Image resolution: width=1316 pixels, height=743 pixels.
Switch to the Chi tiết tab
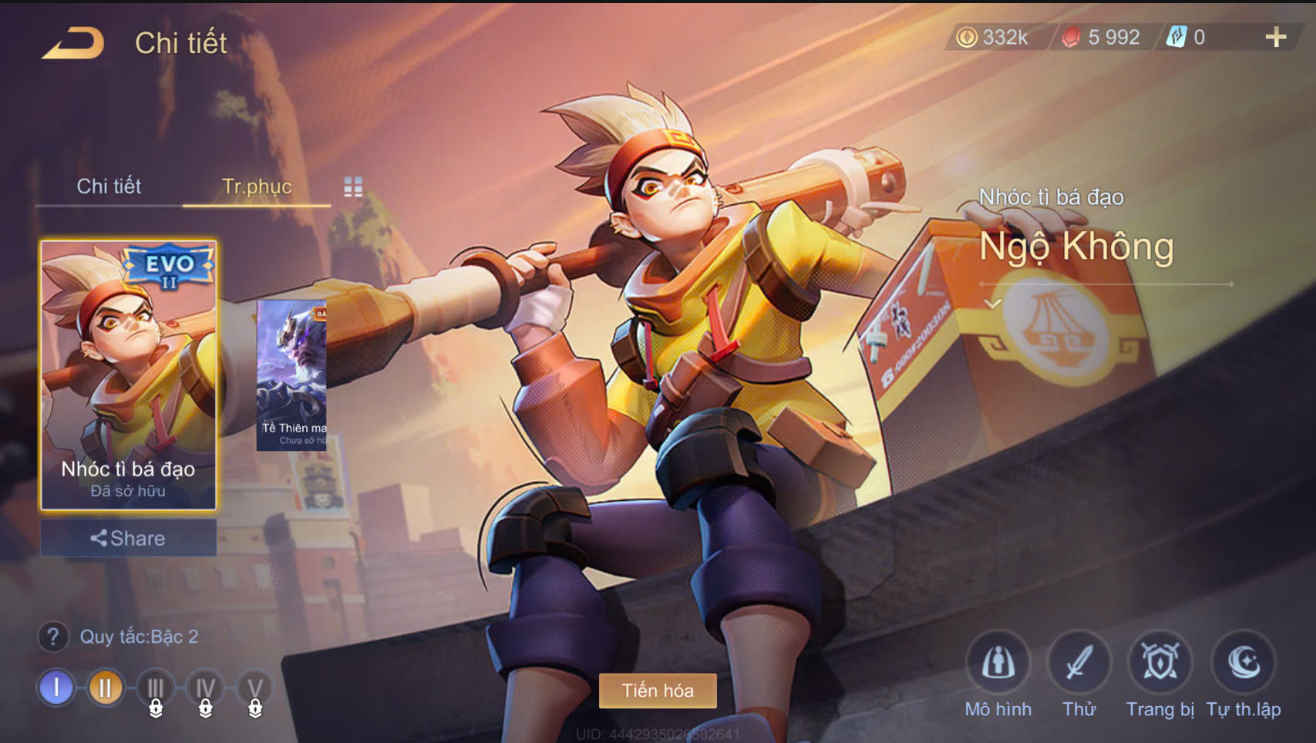pyautogui.click(x=107, y=186)
